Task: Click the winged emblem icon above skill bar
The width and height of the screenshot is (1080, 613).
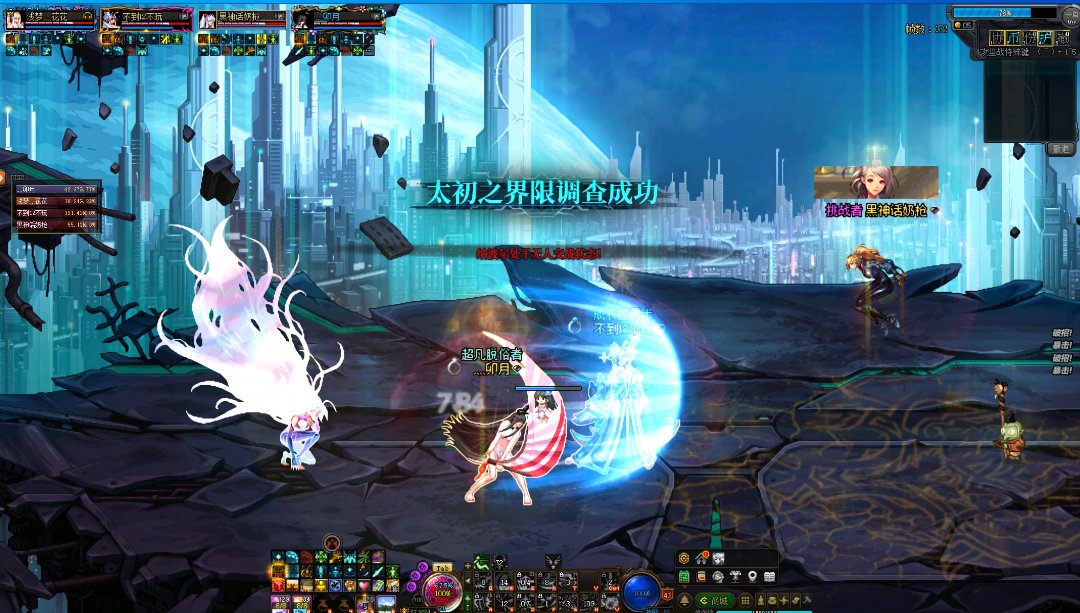Action: (x=553, y=561)
